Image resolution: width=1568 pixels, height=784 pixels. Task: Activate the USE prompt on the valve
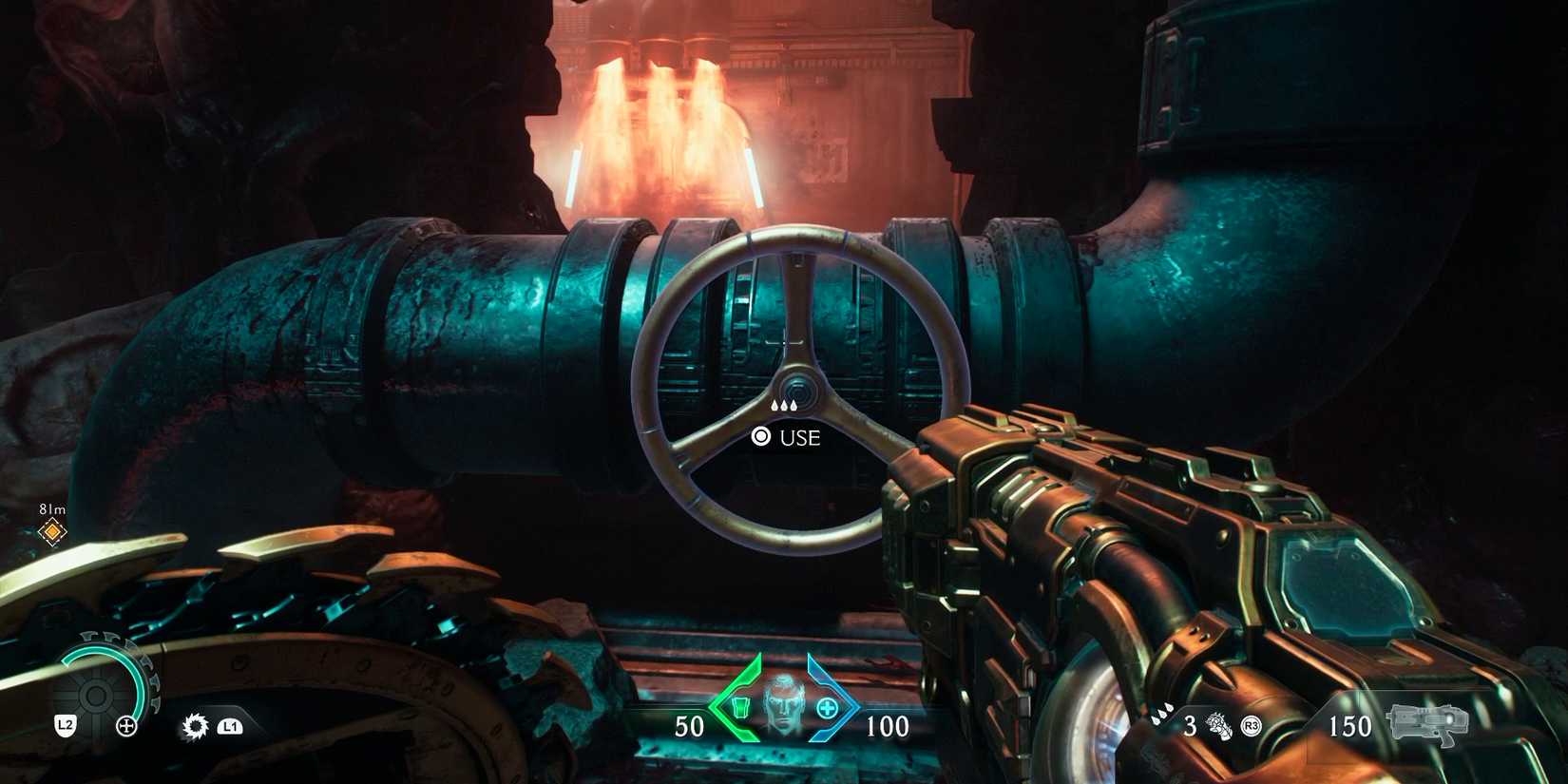[x=792, y=438]
